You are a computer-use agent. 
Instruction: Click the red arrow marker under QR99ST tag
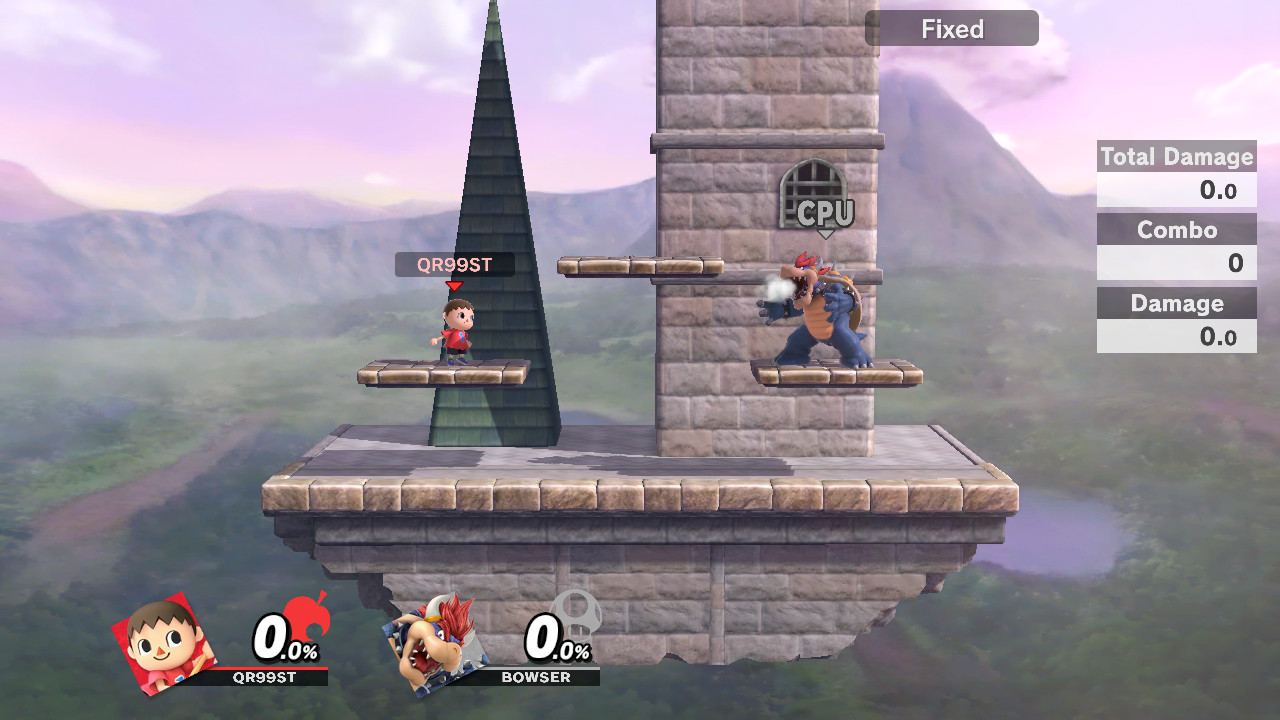tap(456, 283)
